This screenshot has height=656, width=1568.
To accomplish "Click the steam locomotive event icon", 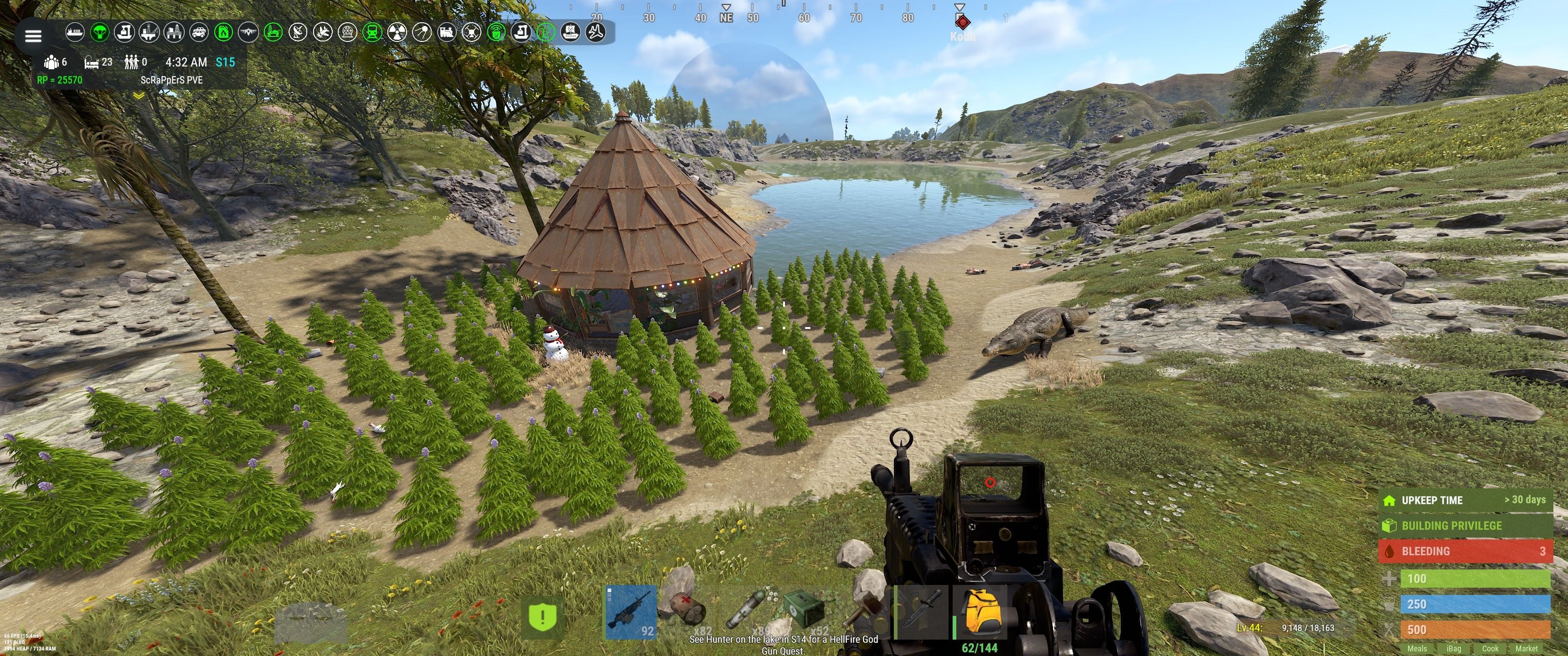I will coord(448,31).
